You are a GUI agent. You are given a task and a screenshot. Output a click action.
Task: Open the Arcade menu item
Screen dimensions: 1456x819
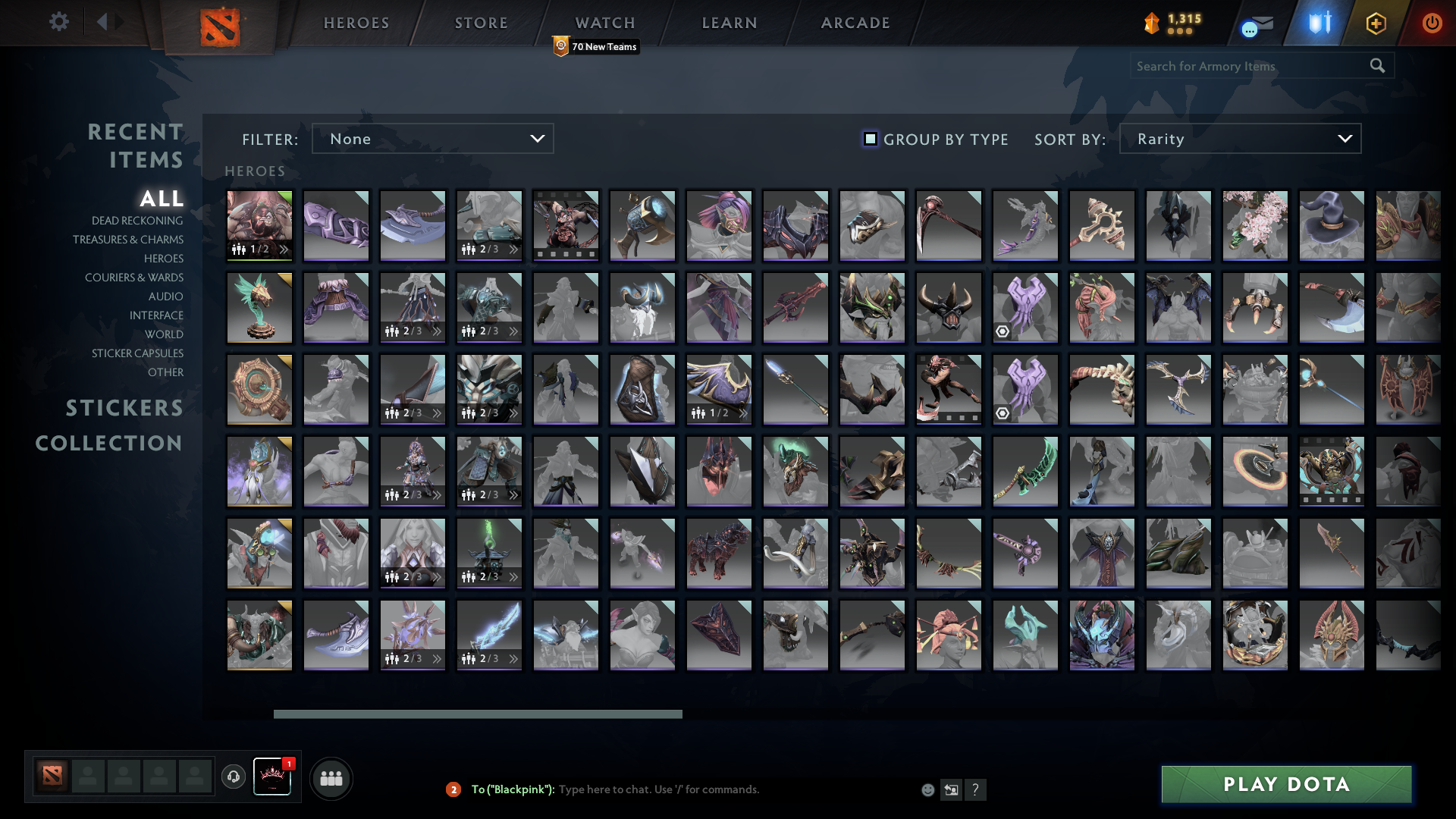point(854,22)
